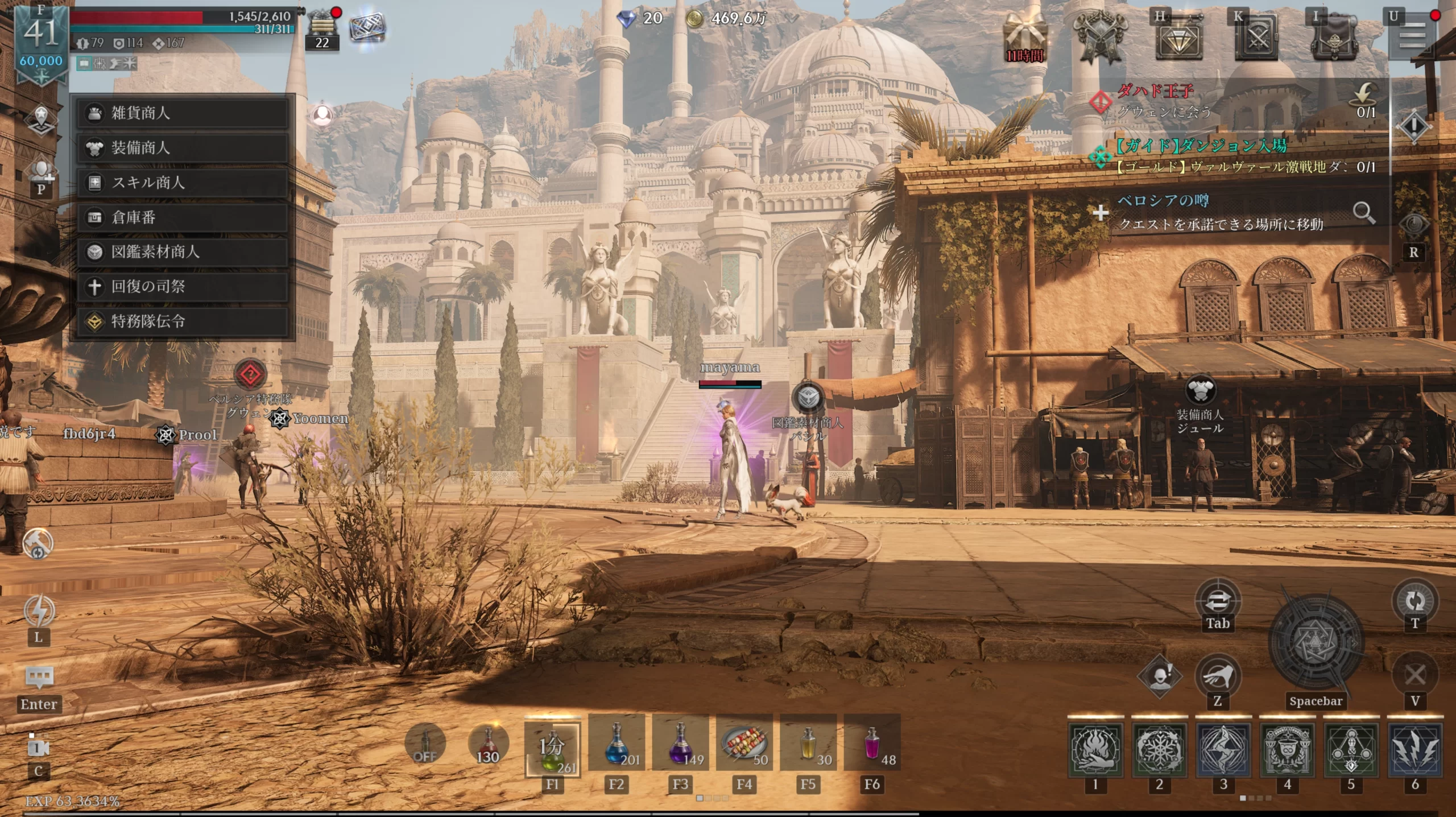Click the ベロシアの噂 search magnifier
This screenshot has height=817, width=1456.
click(1364, 213)
